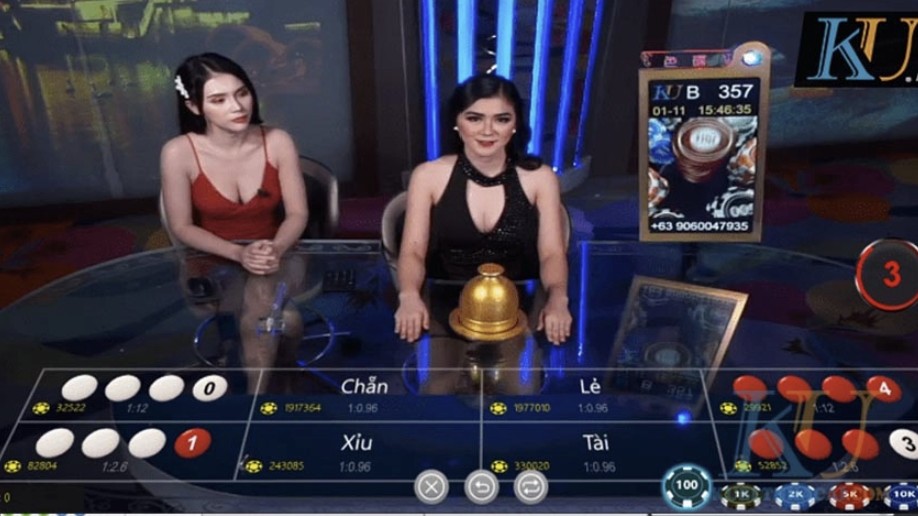
Task: Choose the 10K chip
Action: (902, 494)
